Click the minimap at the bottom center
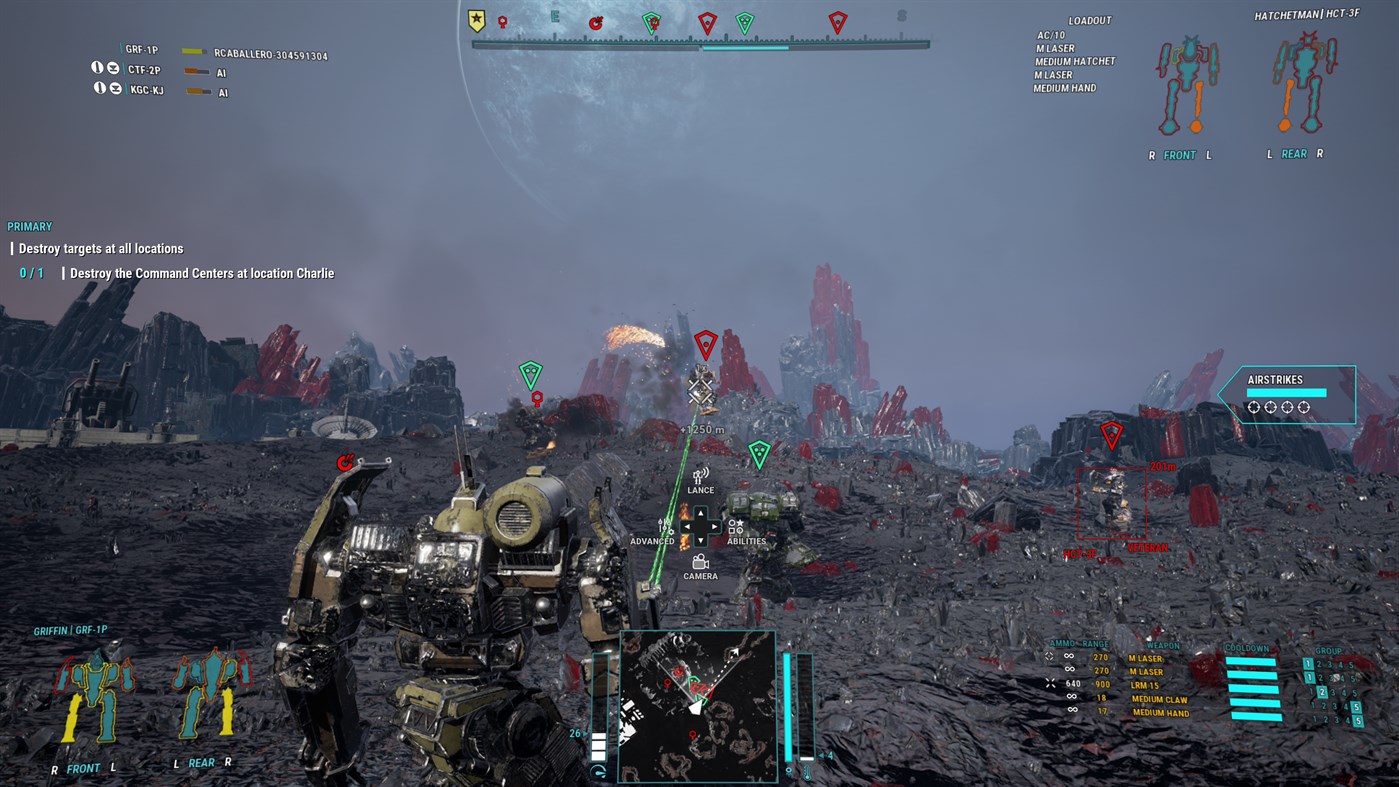The height and width of the screenshot is (787, 1399). point(698,705)
